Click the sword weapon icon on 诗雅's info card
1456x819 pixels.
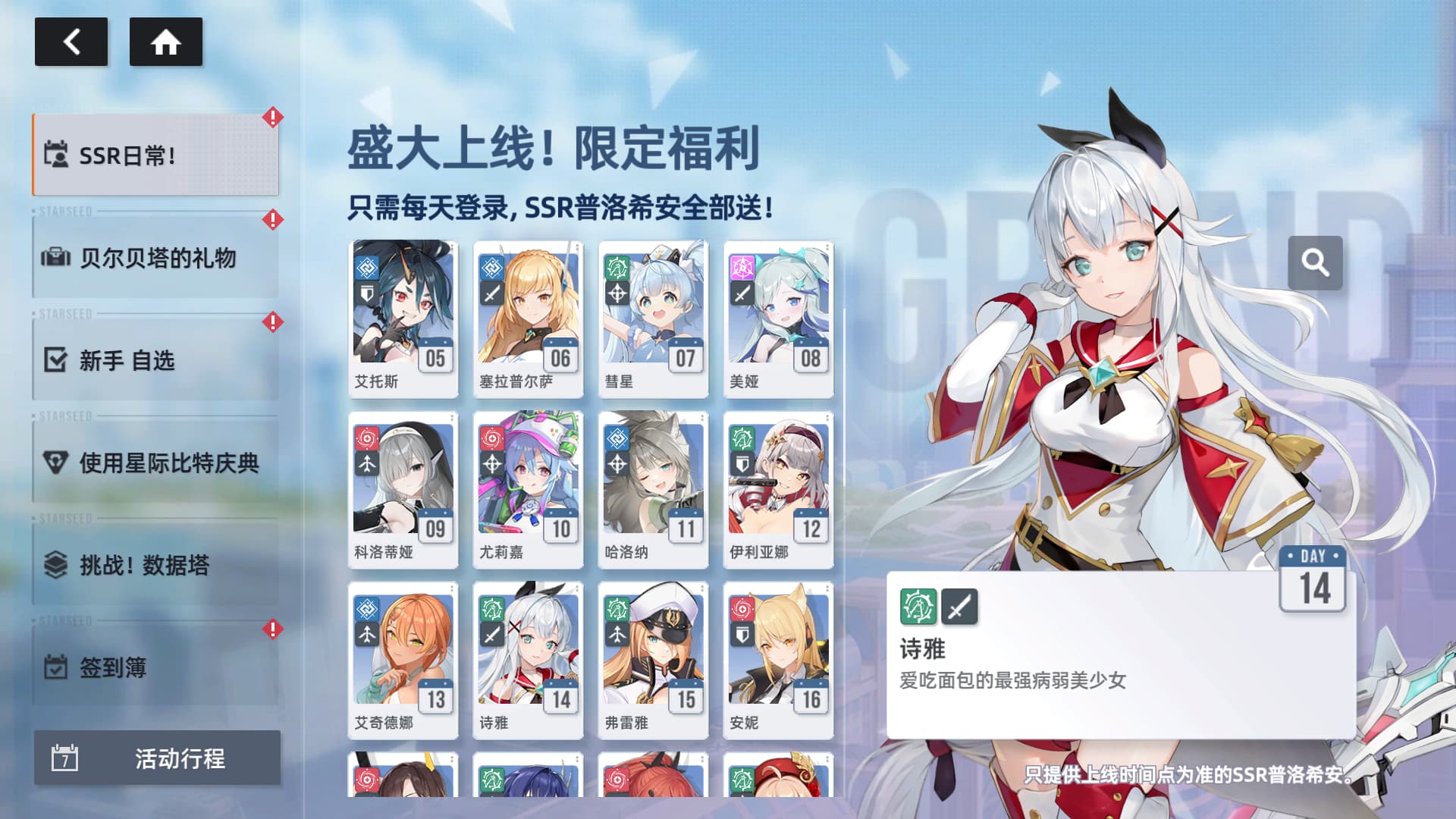(960, 607)
